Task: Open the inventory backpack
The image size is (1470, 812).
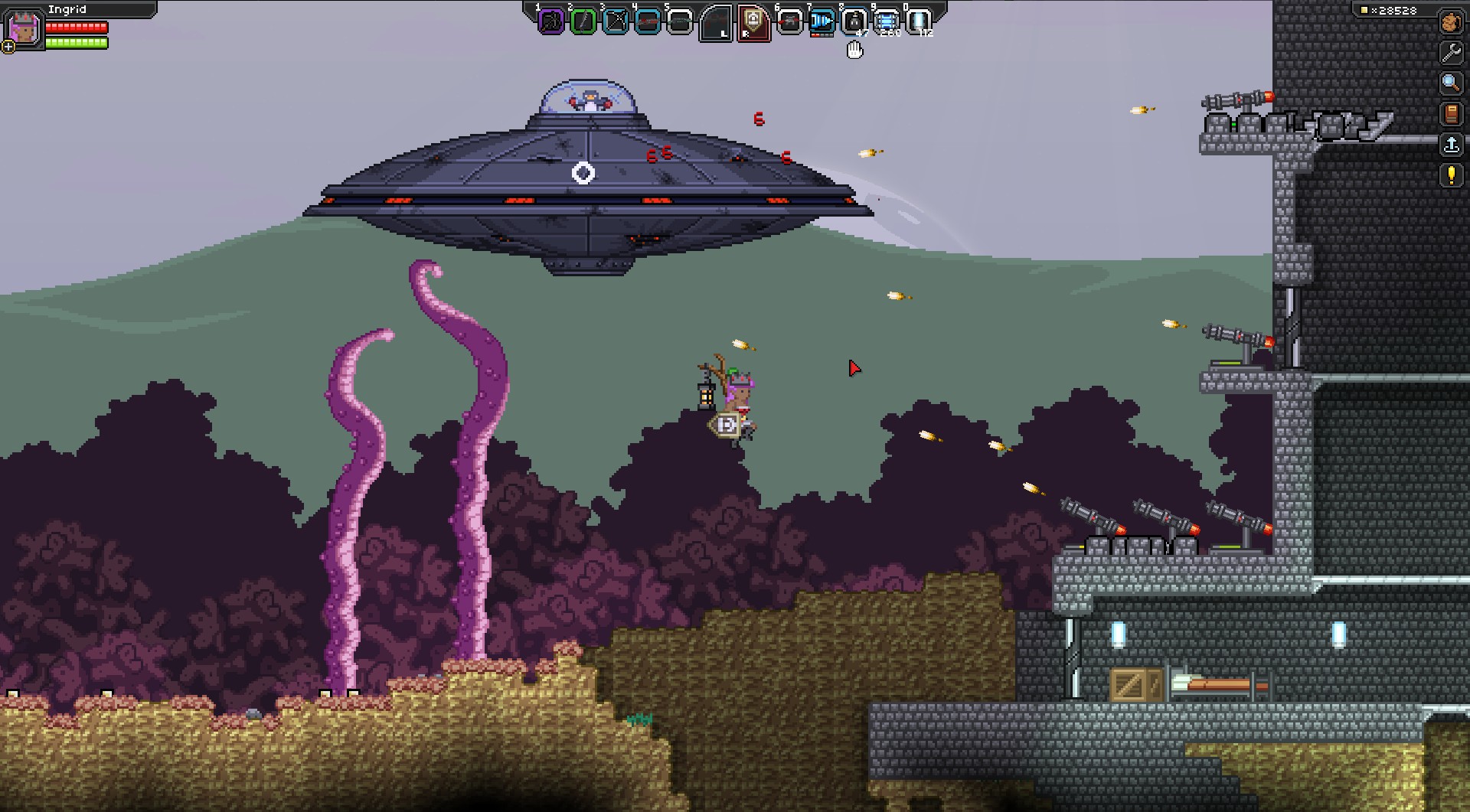Action: coord(1450,22)
